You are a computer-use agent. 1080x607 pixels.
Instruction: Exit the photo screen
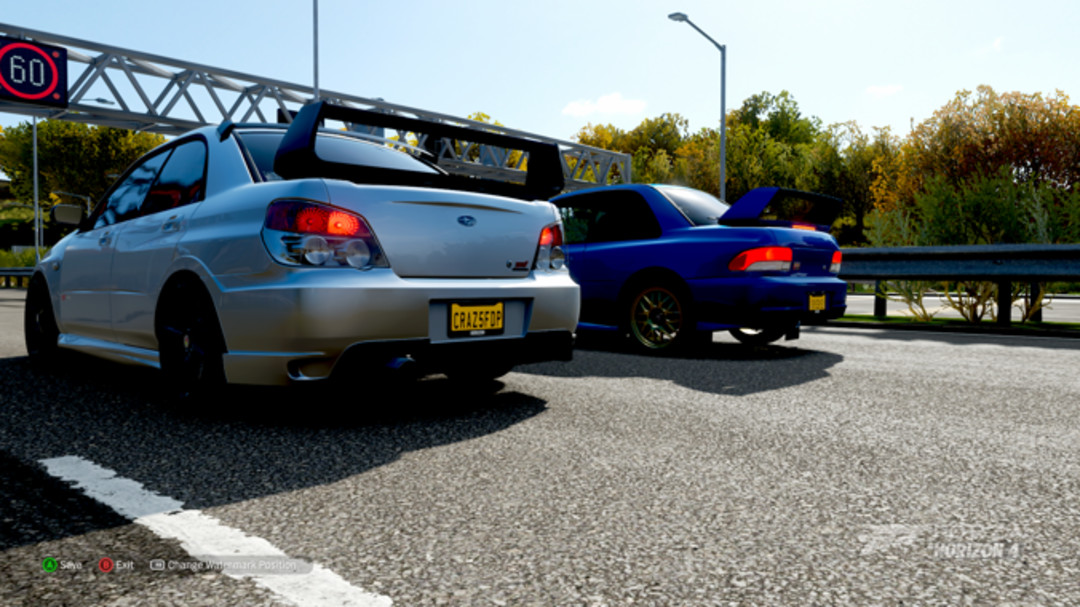[116, 565]
